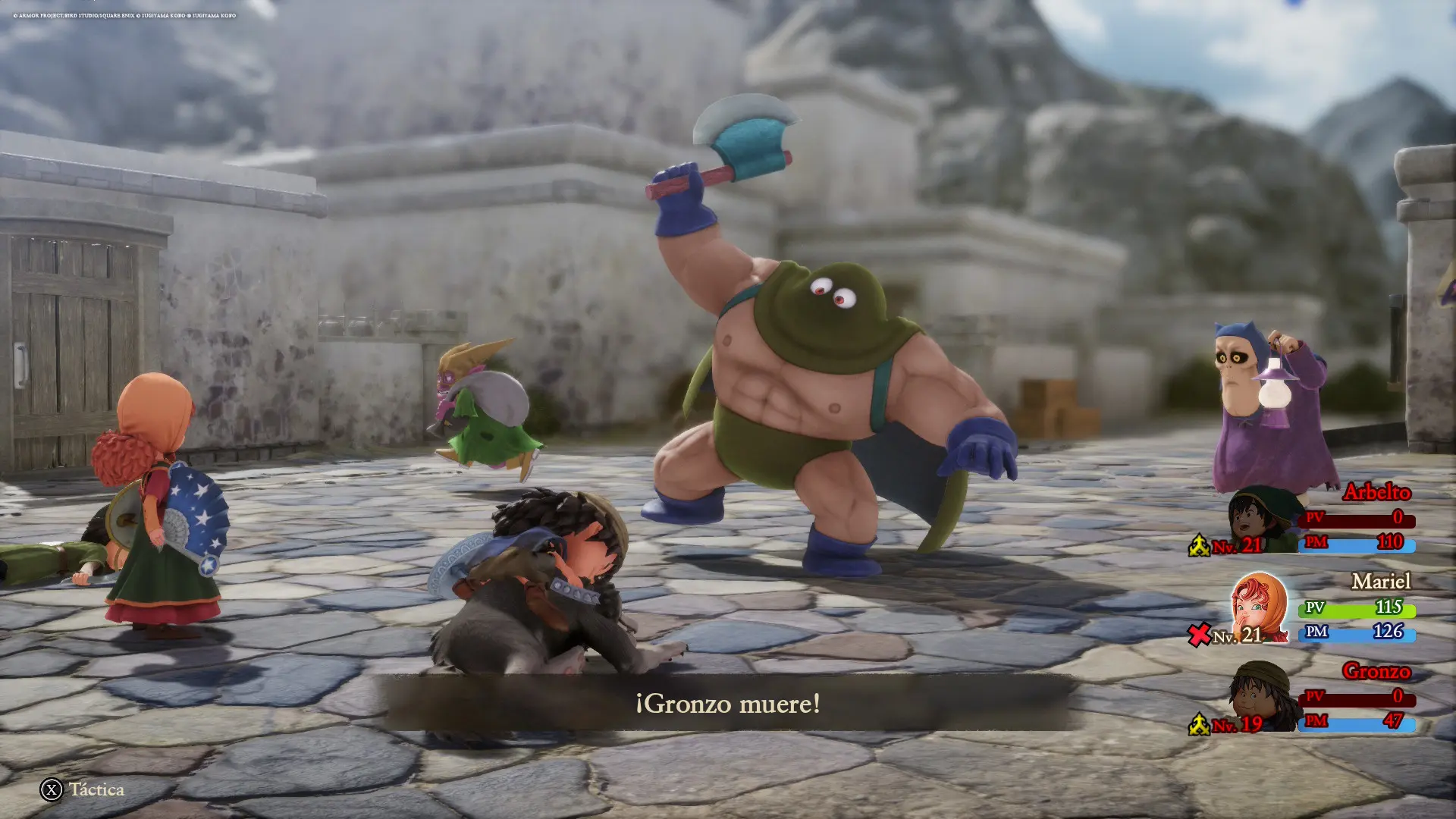Viewport: 1456px width, 819px height.
Task: Choose Mariel's red-haired portrait
Action: point(1258,607)
